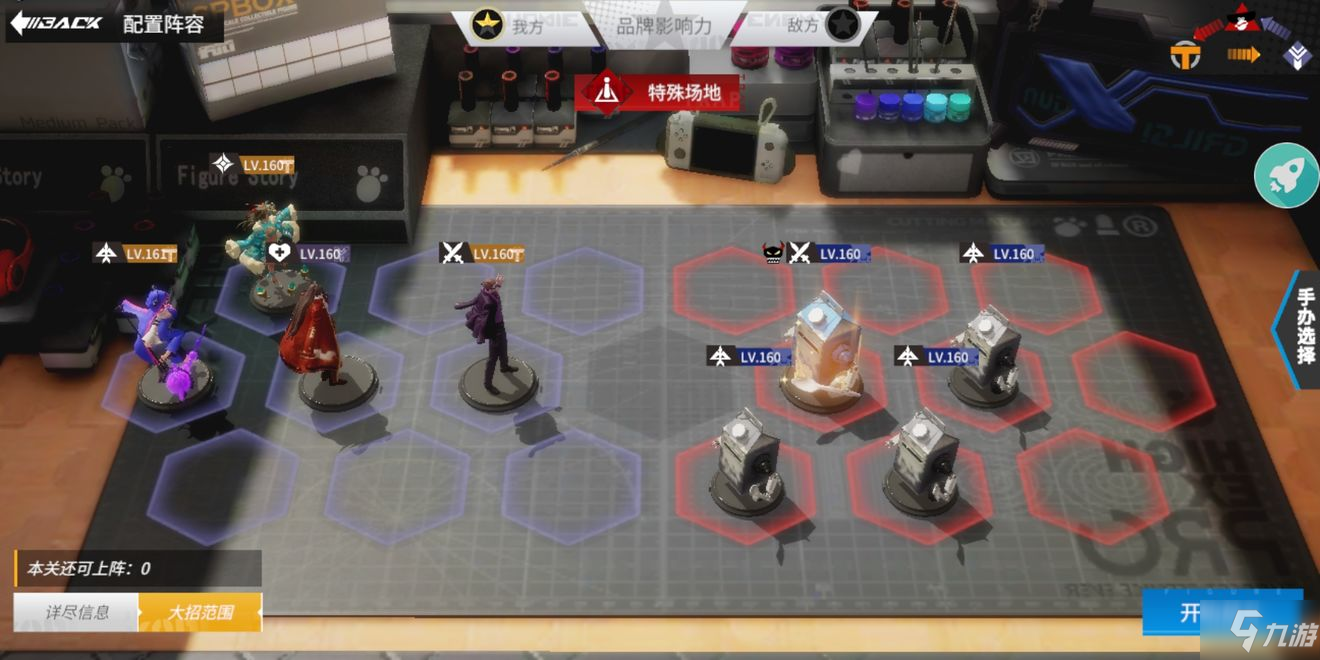Switch to the 我方 (ally) tab

(x=509, y=26)
